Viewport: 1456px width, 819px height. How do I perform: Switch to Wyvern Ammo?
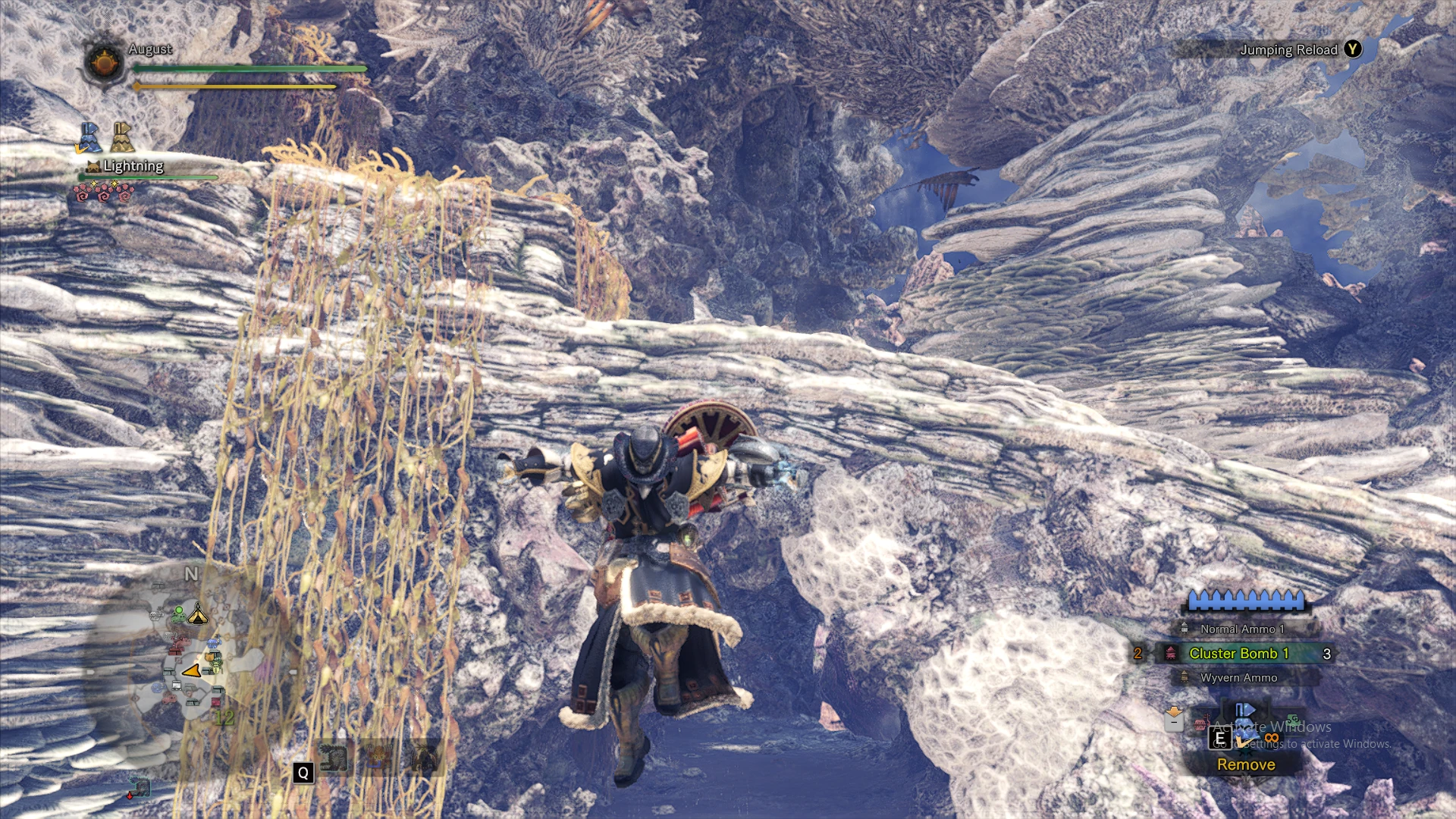coord(1238,677)
